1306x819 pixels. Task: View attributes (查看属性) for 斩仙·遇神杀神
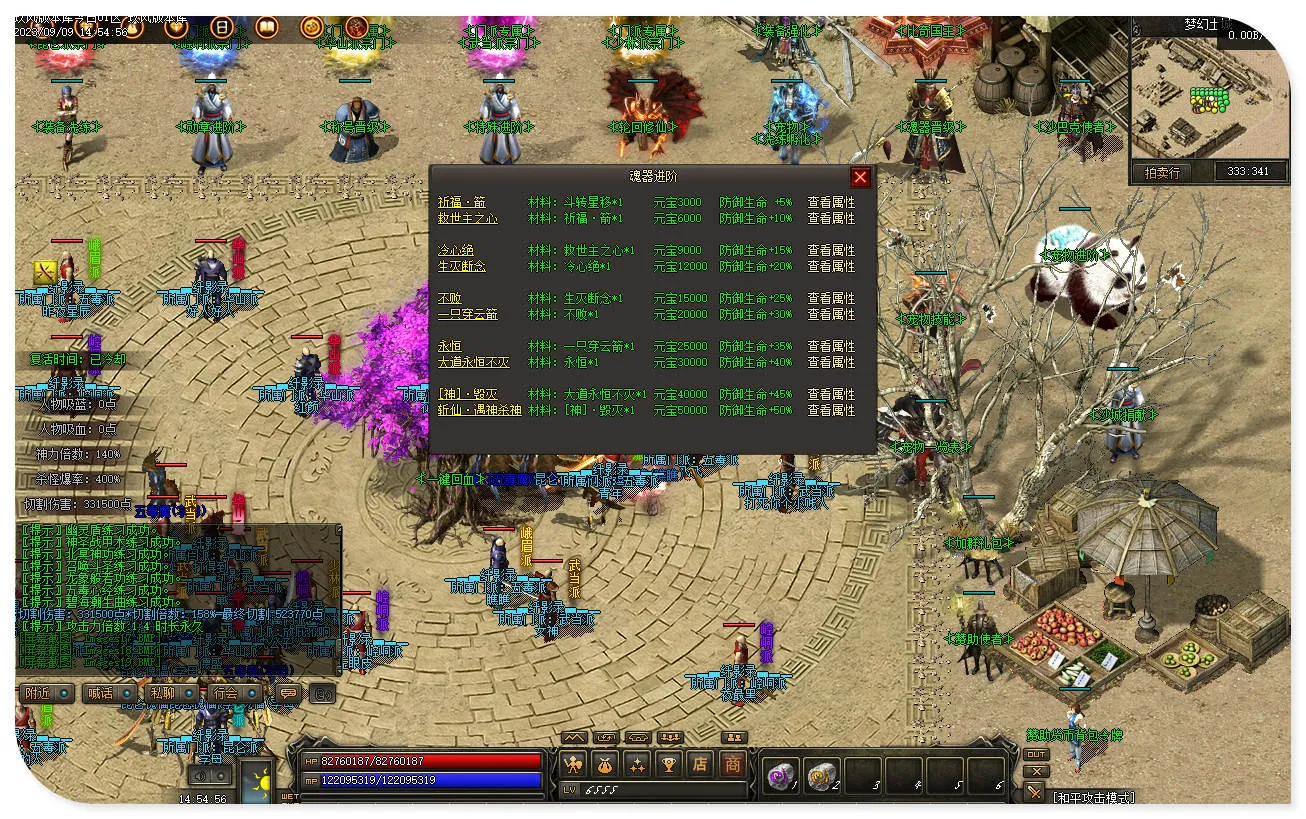click(831, 410)
